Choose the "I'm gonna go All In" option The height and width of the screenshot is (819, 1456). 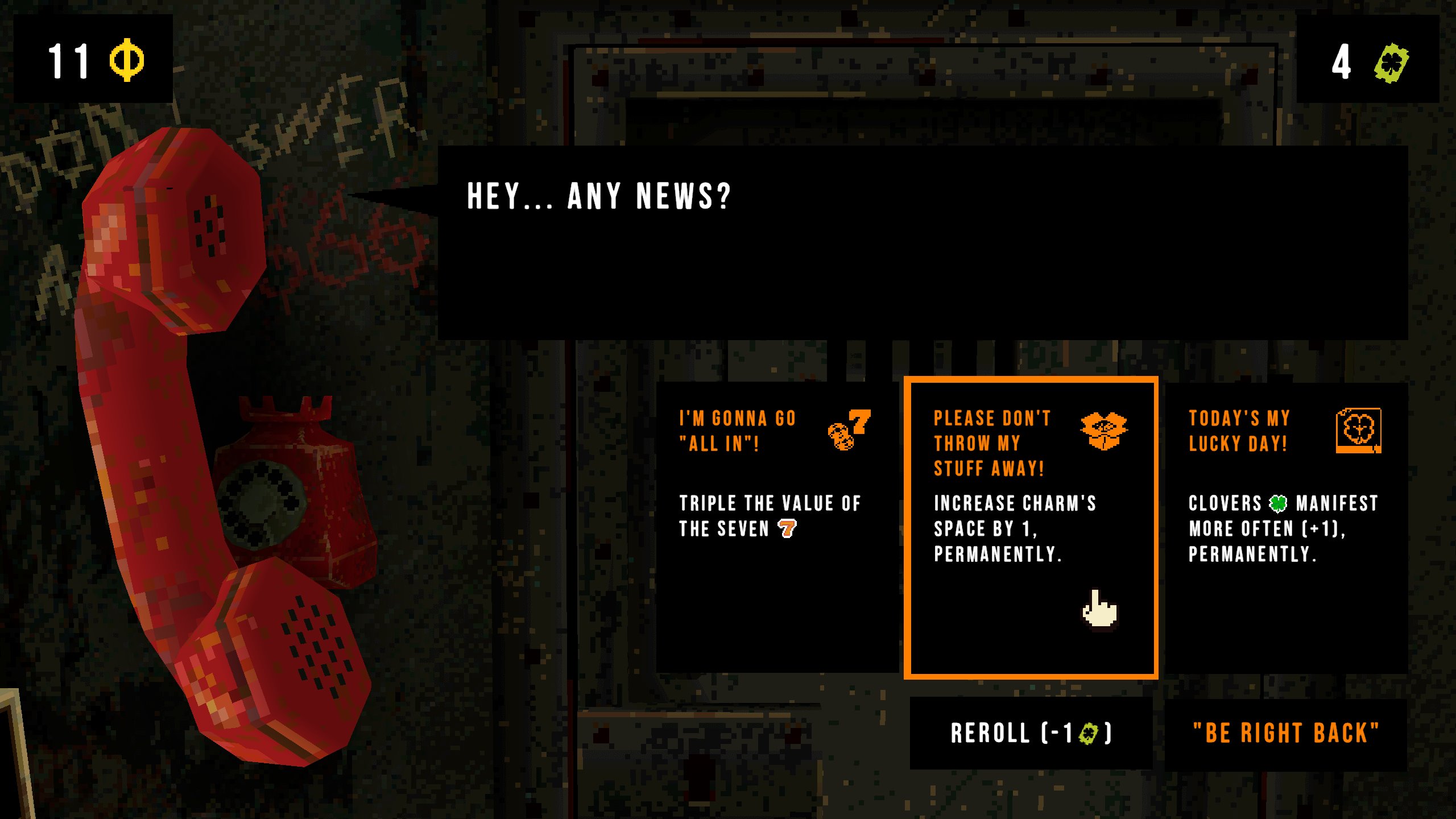(x=776, y=527)
